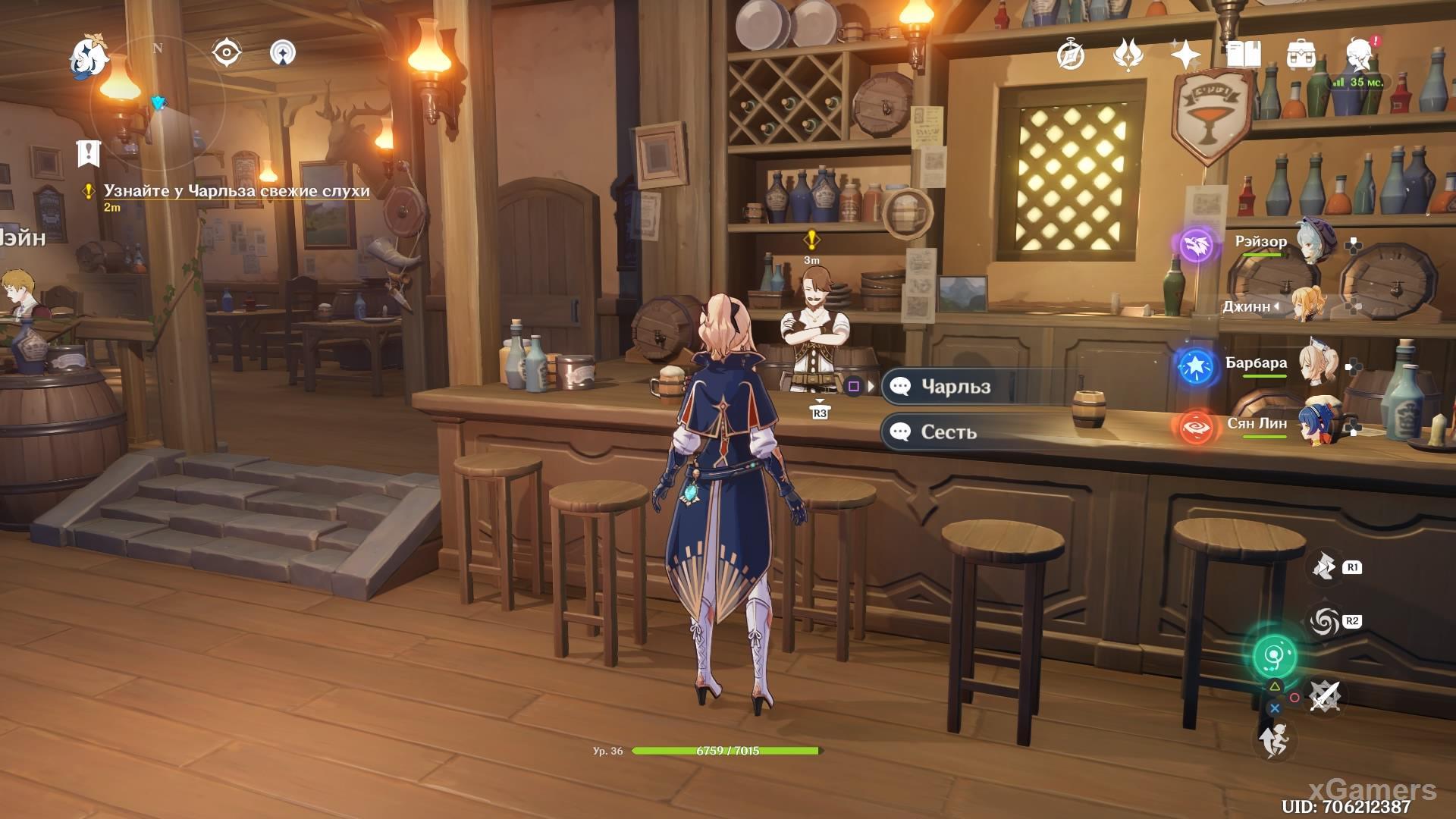Tap the crossed-out sword attack icon
The height and width of the screenshot is (819, 1456).
point(1325,695)
